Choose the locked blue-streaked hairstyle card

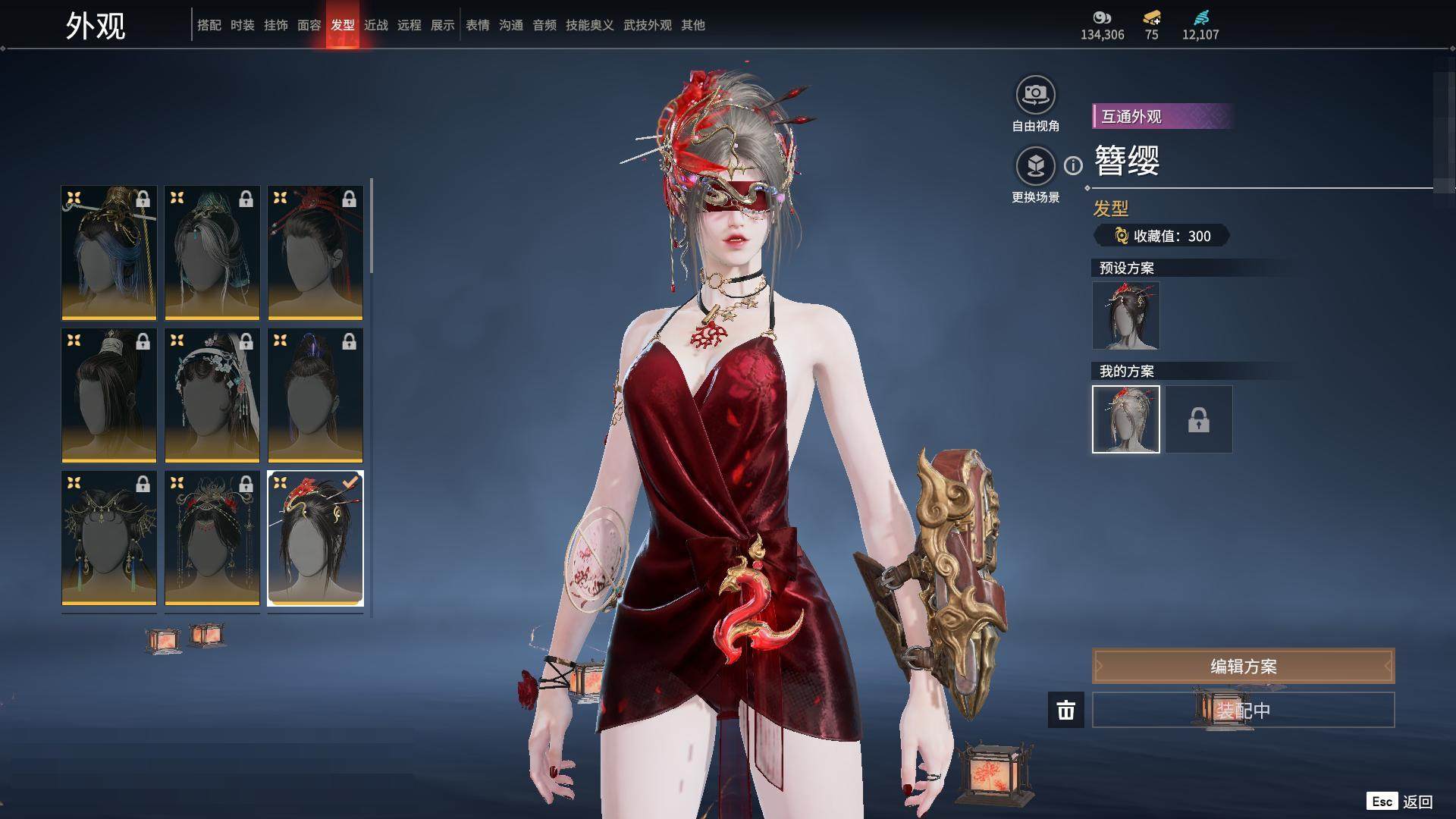[x=109, y=253]
